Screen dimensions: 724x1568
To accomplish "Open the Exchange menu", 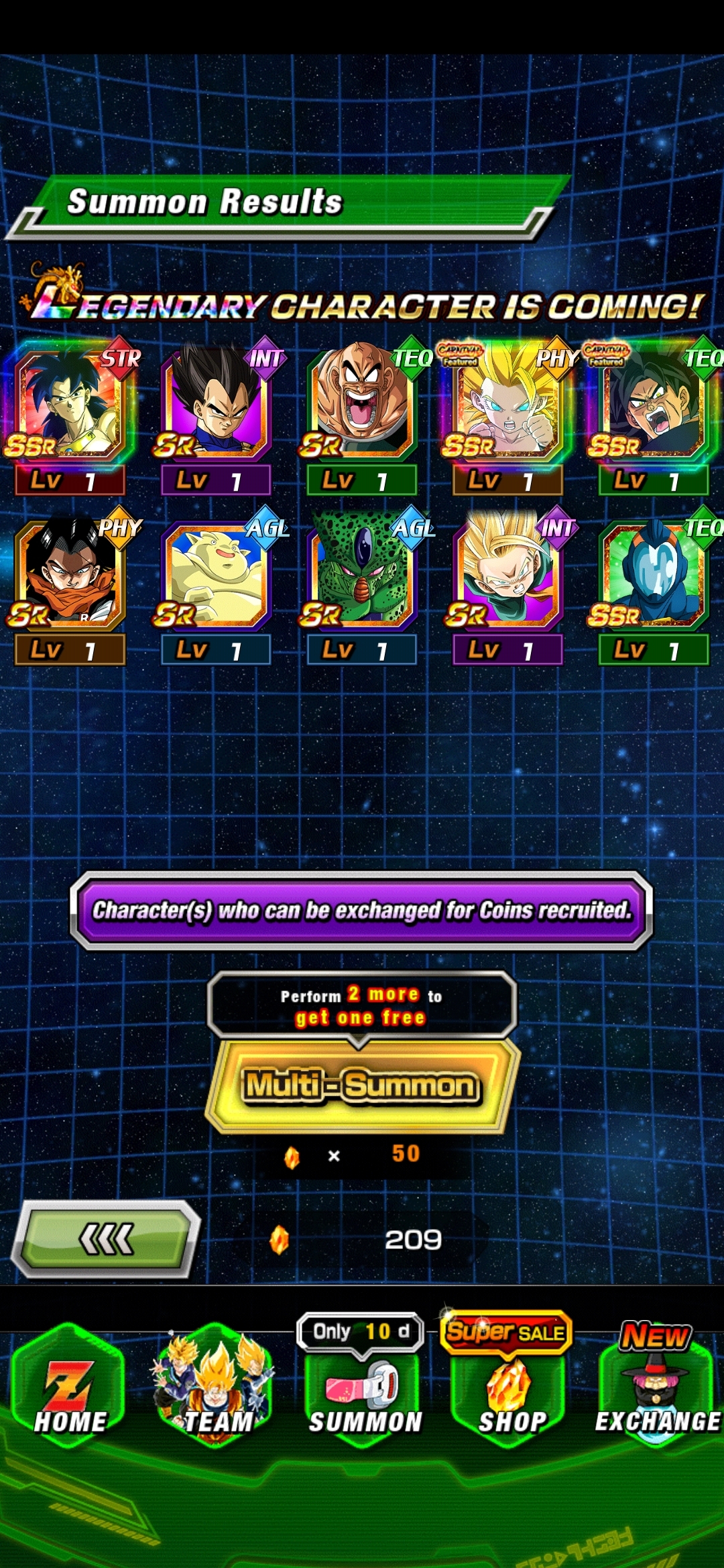I will 657,1387.
